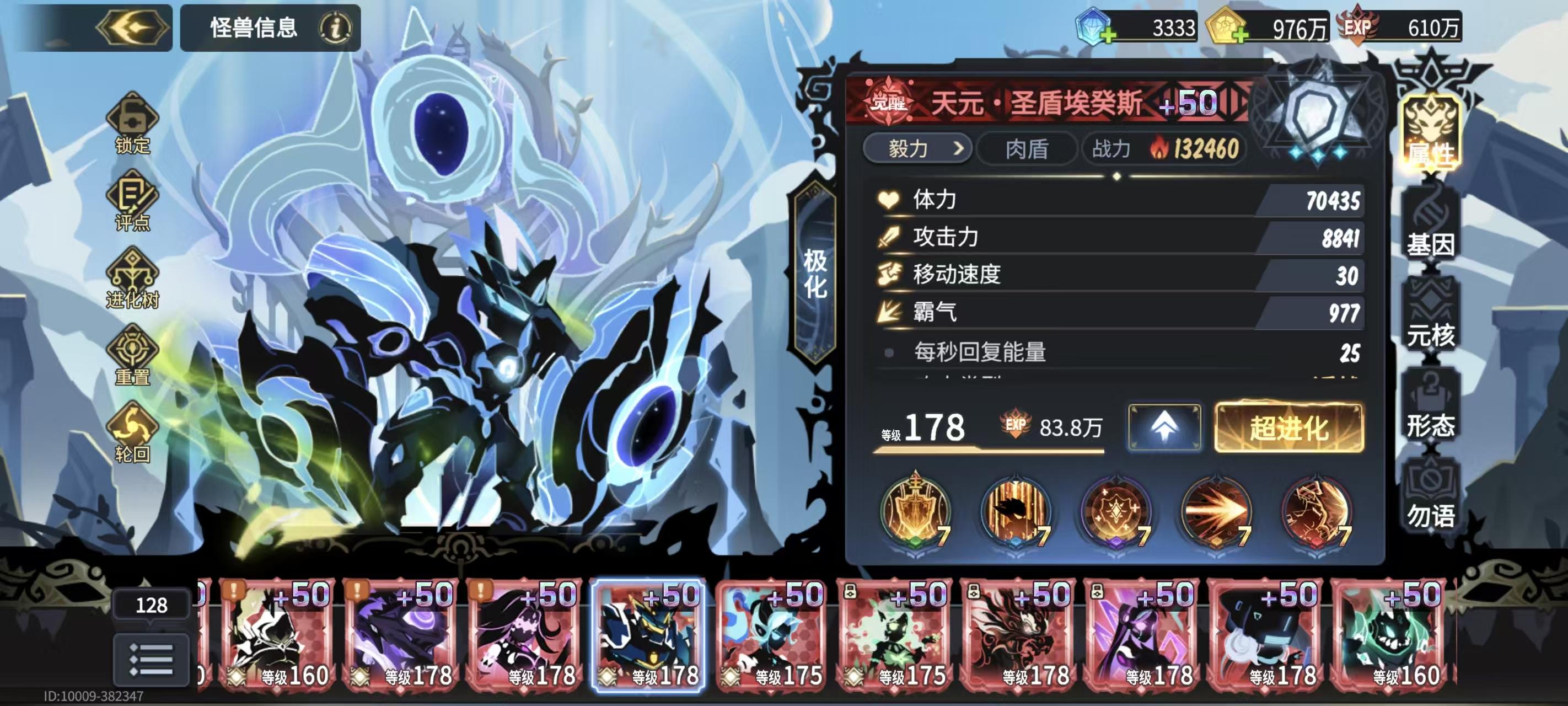The width and height of the screenshot is (1568, 706).
Task: Switch to the 肉盾 tab
Action: tap(1030, 150)
